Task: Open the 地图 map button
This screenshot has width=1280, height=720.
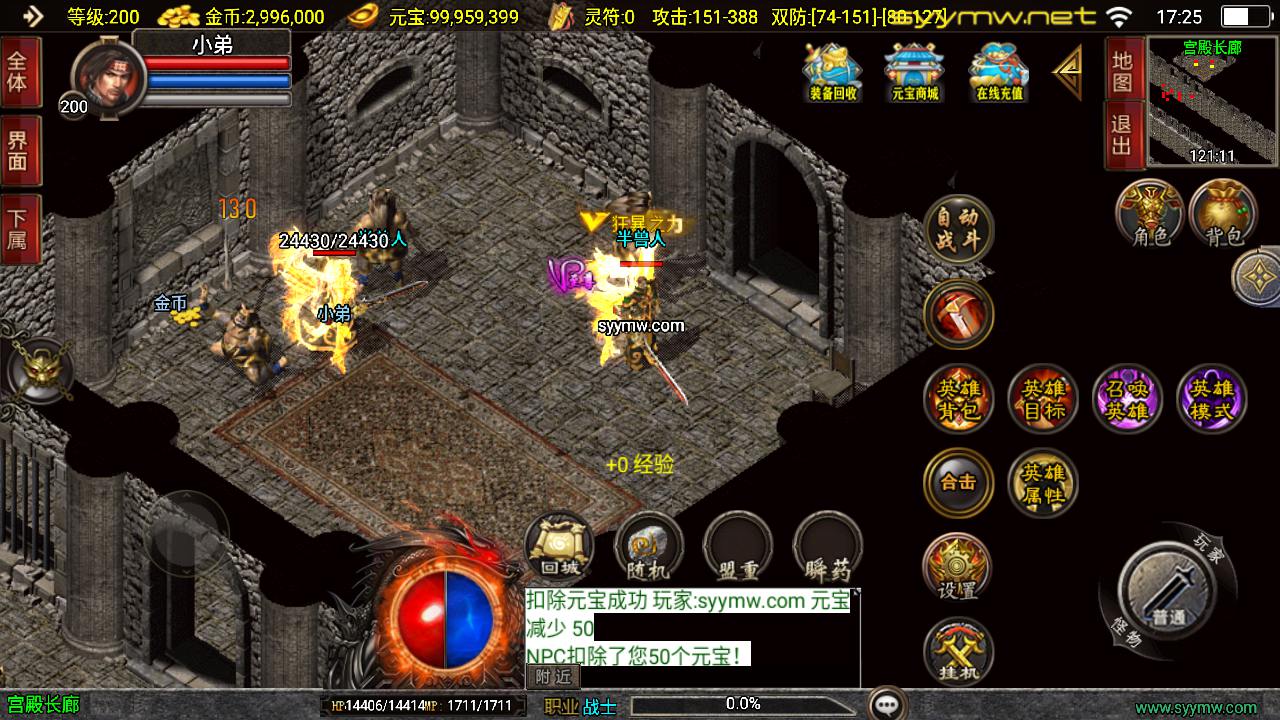Action: tap(1122, 70)
